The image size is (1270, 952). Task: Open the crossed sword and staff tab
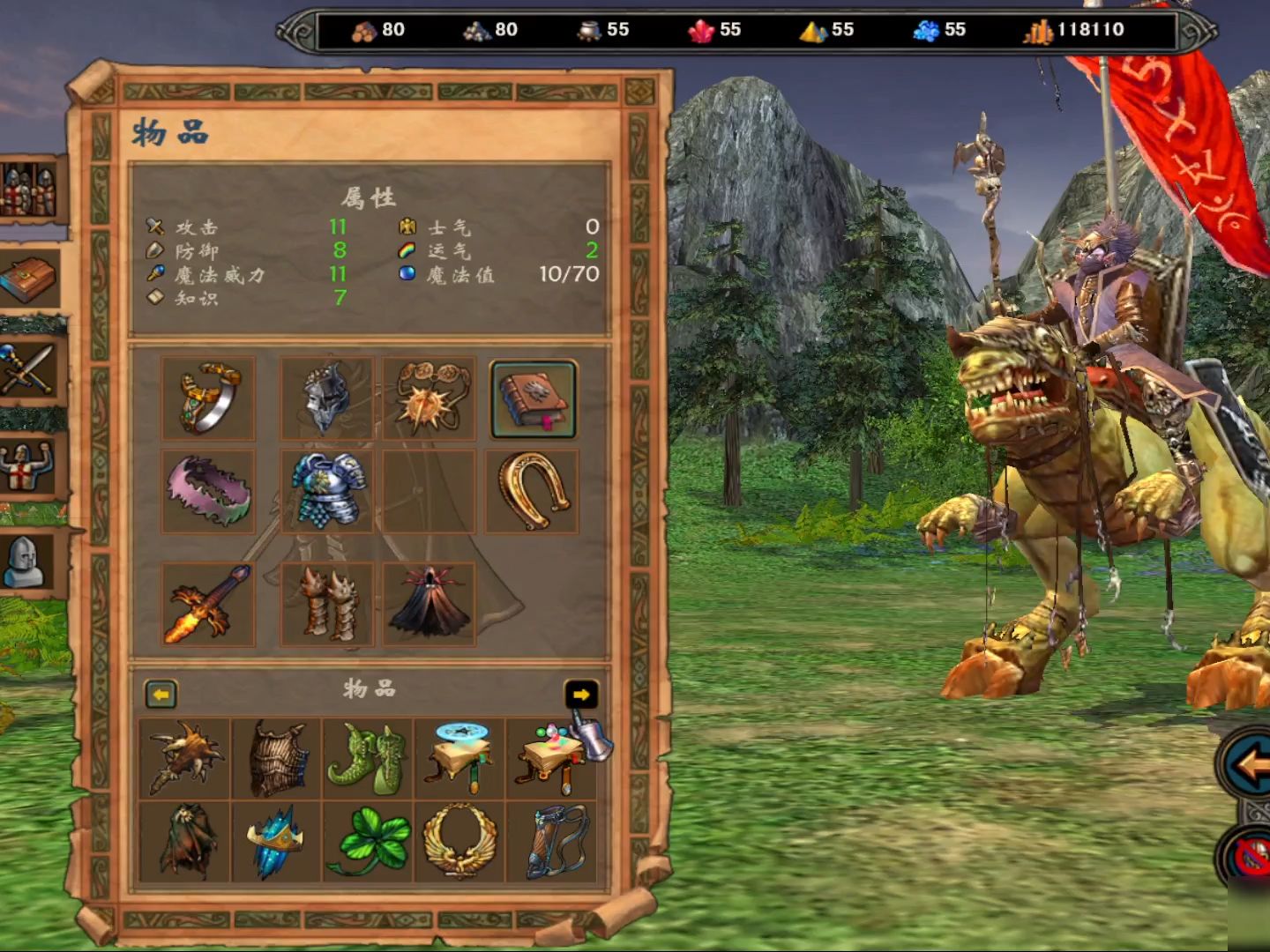pos(29,369)
